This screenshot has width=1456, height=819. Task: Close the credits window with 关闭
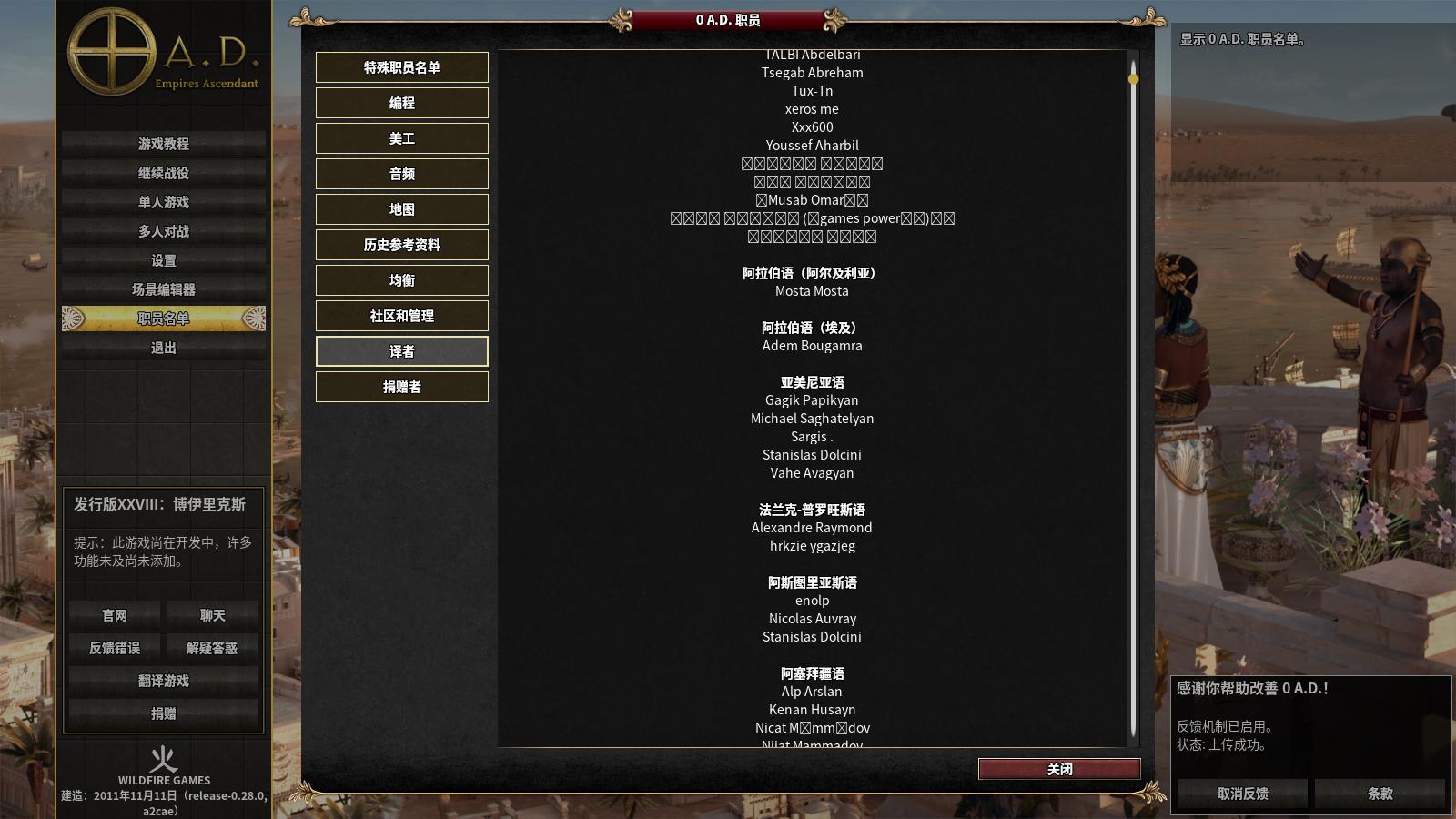[1059, 769]
